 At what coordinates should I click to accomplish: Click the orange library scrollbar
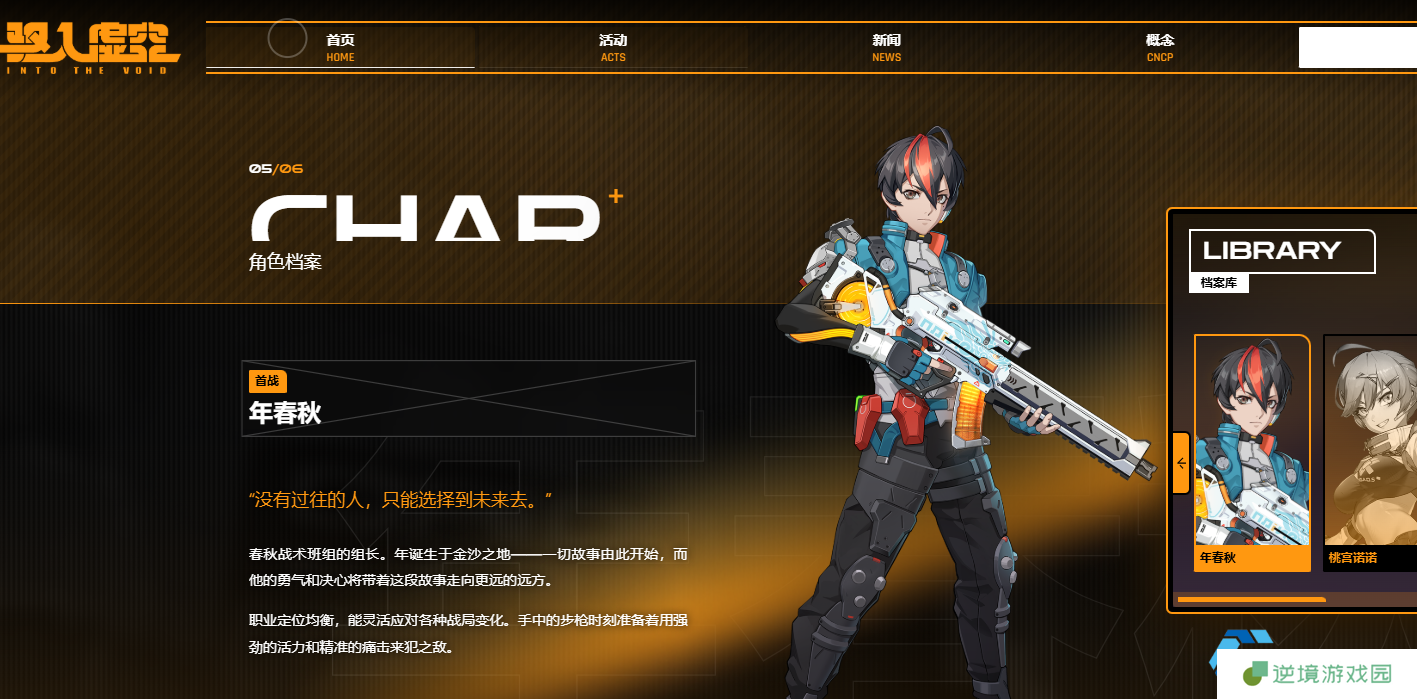pos(1251,600)
